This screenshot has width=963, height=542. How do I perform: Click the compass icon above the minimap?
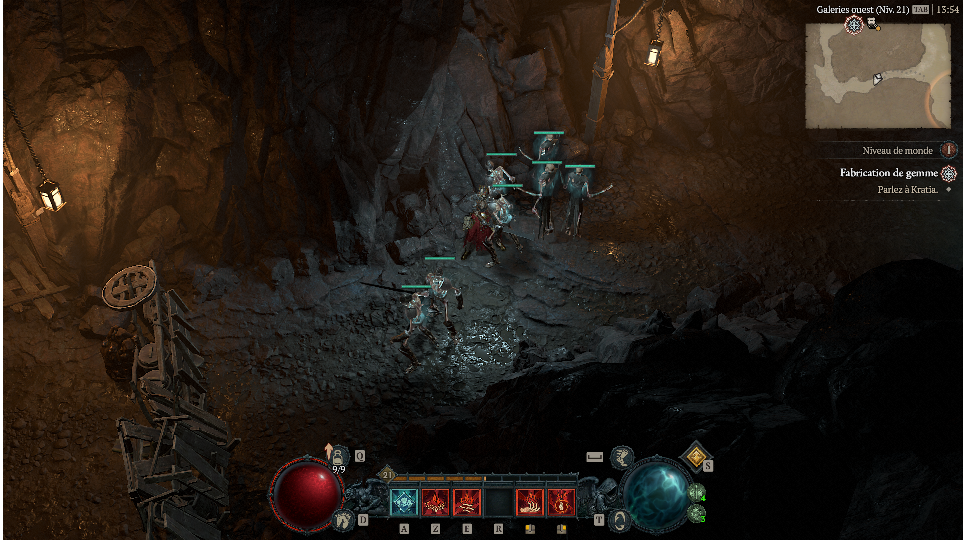(x=853, y=24)
